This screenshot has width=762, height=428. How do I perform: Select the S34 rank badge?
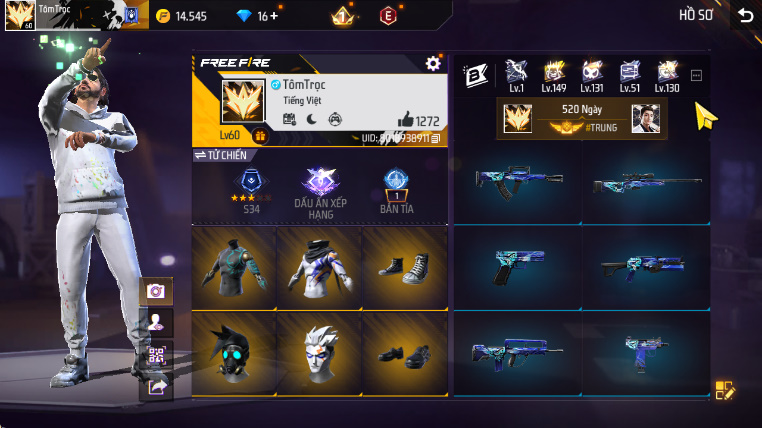coord(249,188)
